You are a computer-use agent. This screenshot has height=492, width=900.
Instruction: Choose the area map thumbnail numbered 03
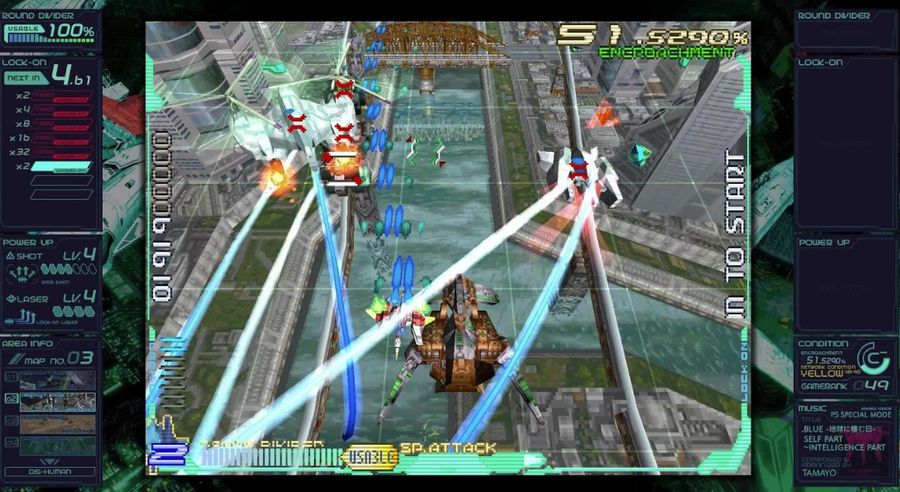[x=57, y=423]
